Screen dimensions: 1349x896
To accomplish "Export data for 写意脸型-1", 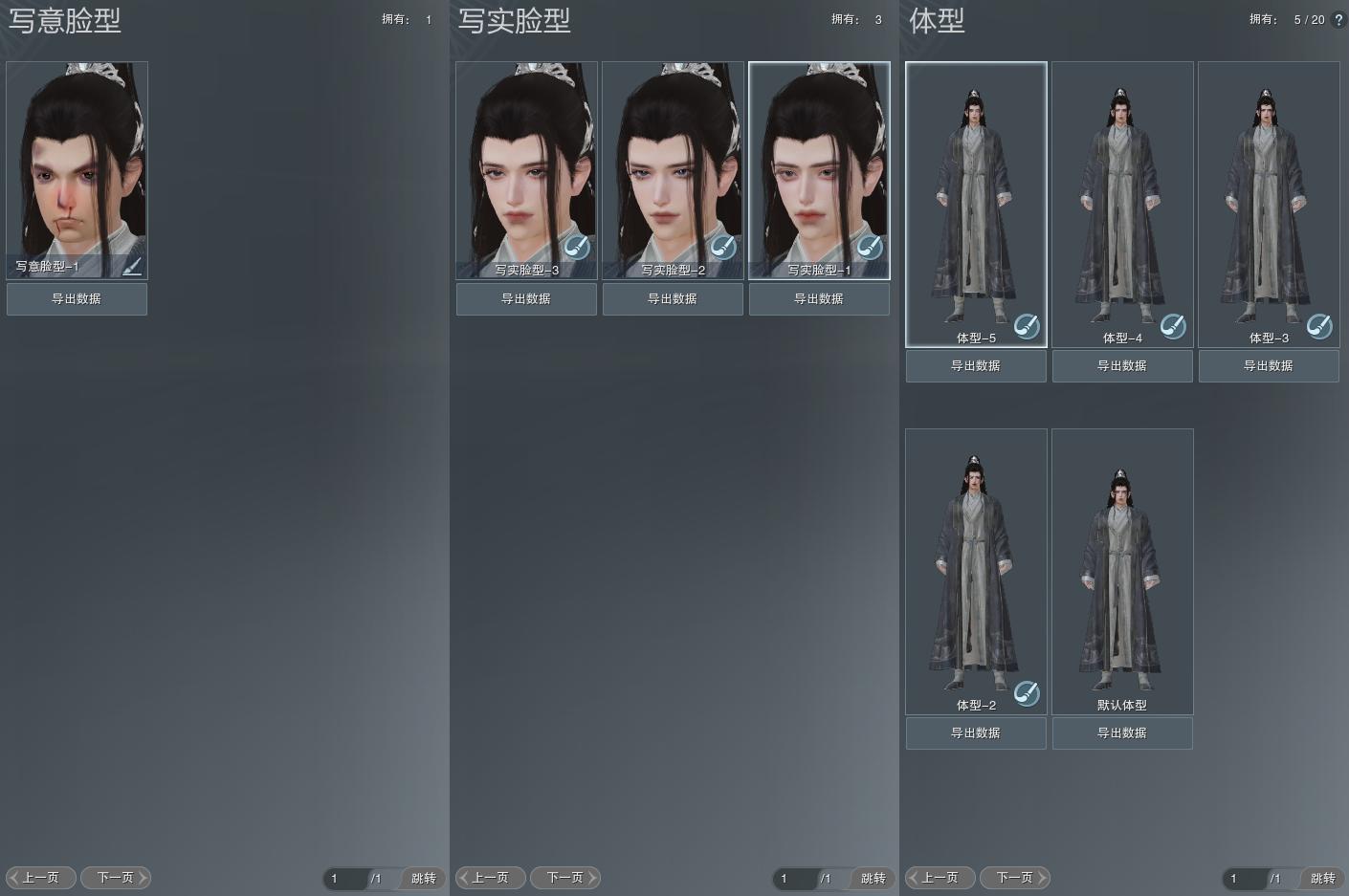I will (x=77, y=299).
